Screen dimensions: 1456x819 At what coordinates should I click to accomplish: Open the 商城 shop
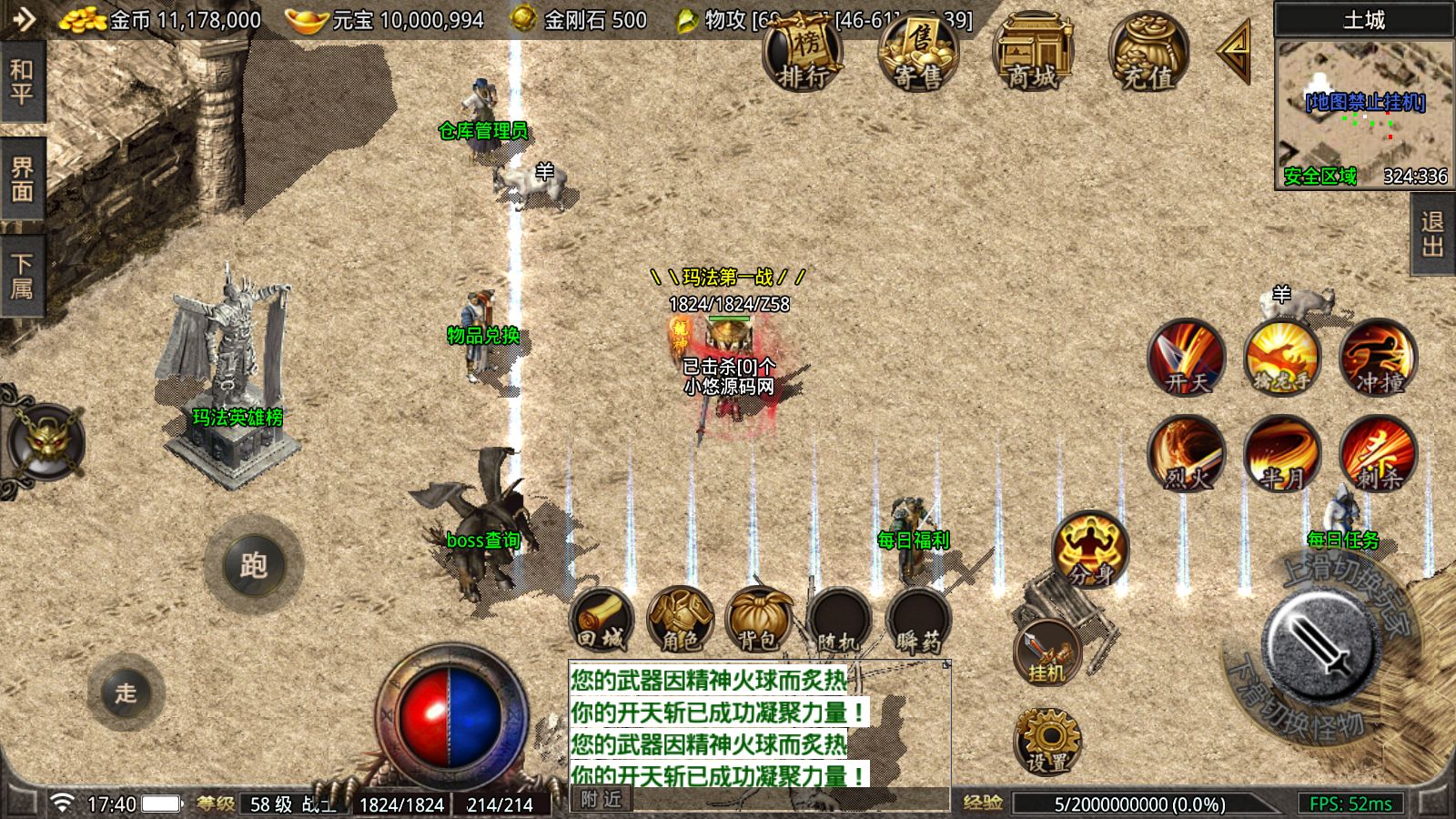pyautogui.click(x=1033, y=53)
